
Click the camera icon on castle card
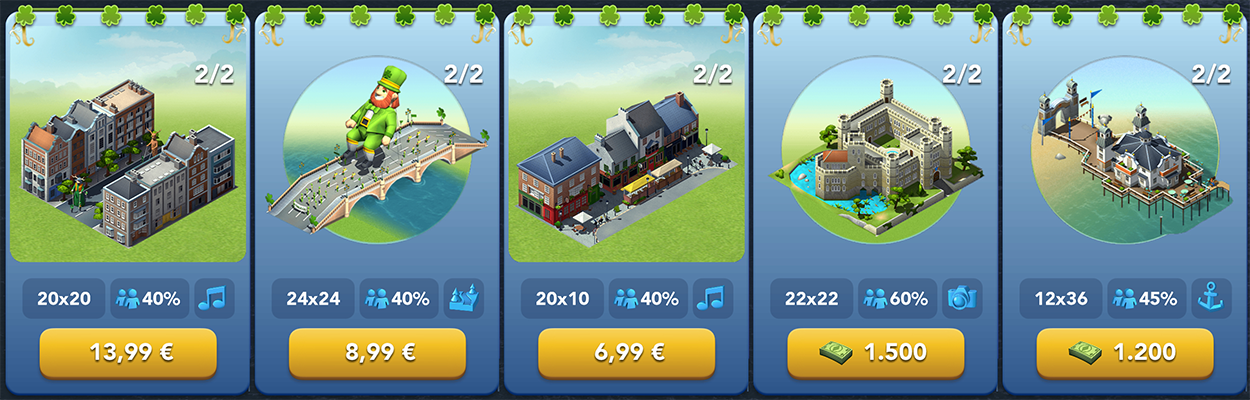pyautogui.click(x=962, y=298)
